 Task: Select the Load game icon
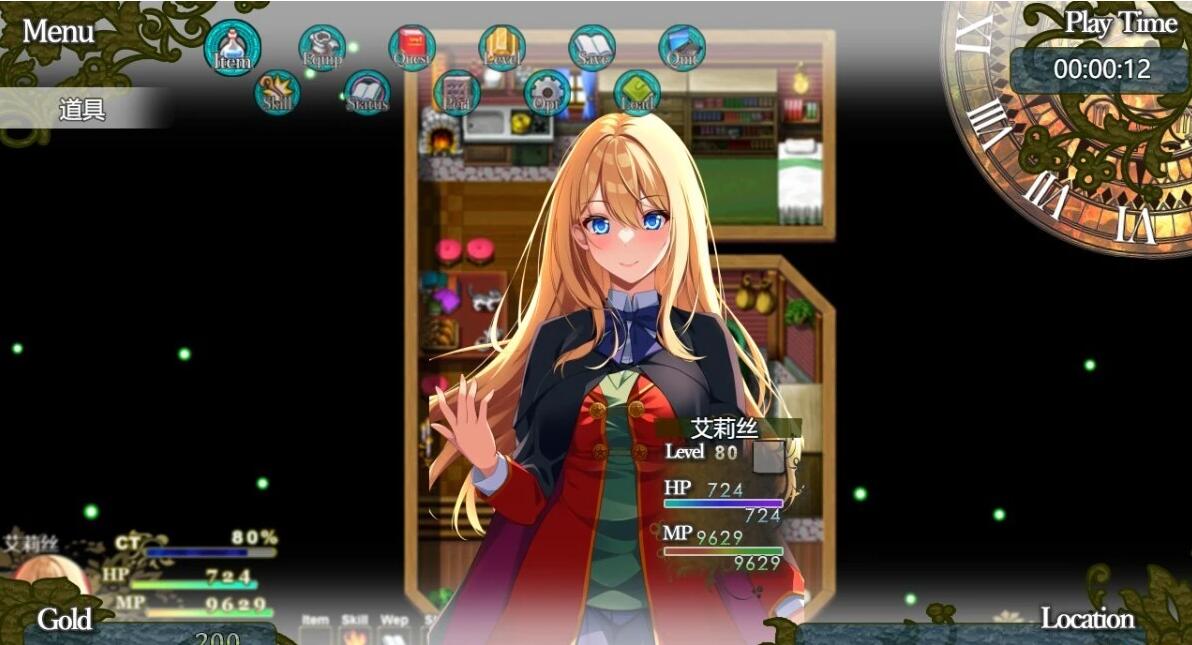637,92
